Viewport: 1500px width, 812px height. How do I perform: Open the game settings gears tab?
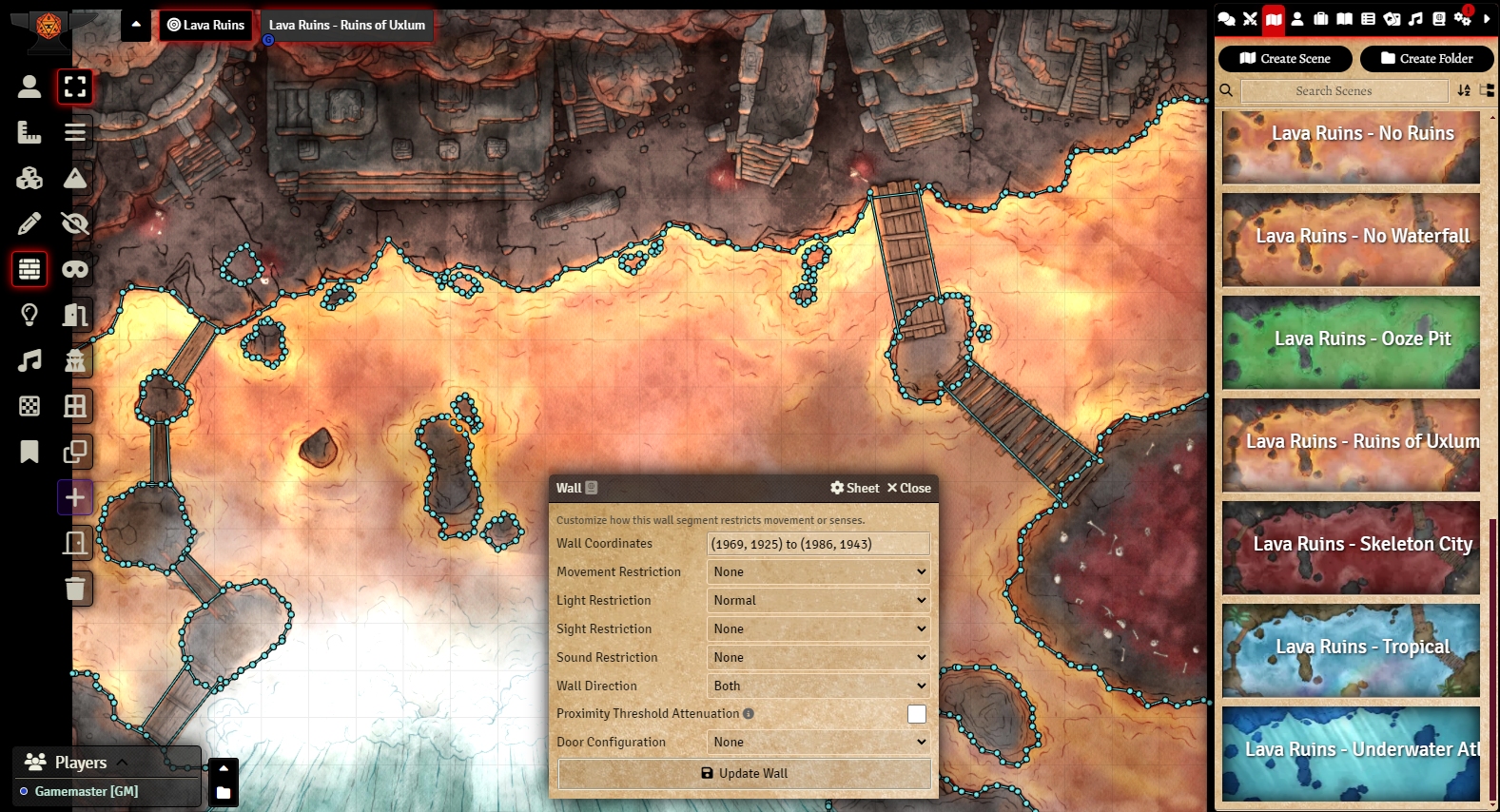point(1462,19)
